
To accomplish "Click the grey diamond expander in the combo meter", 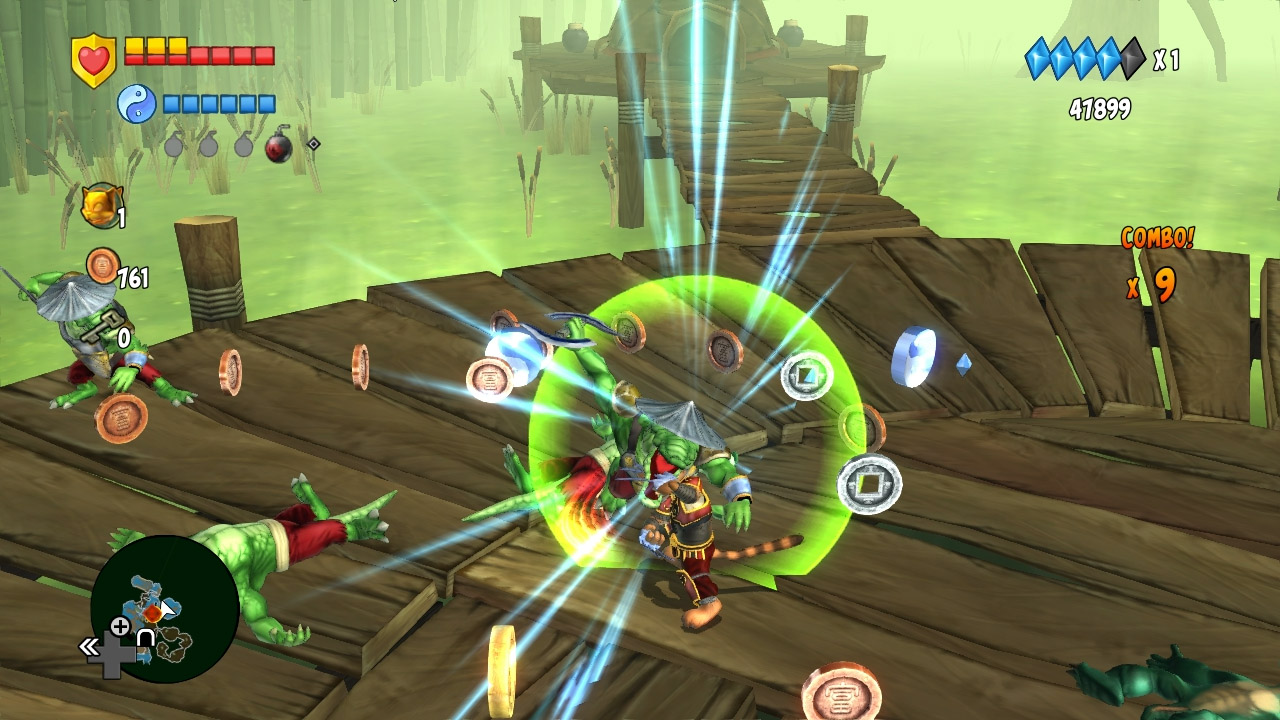I will 1131,55.
